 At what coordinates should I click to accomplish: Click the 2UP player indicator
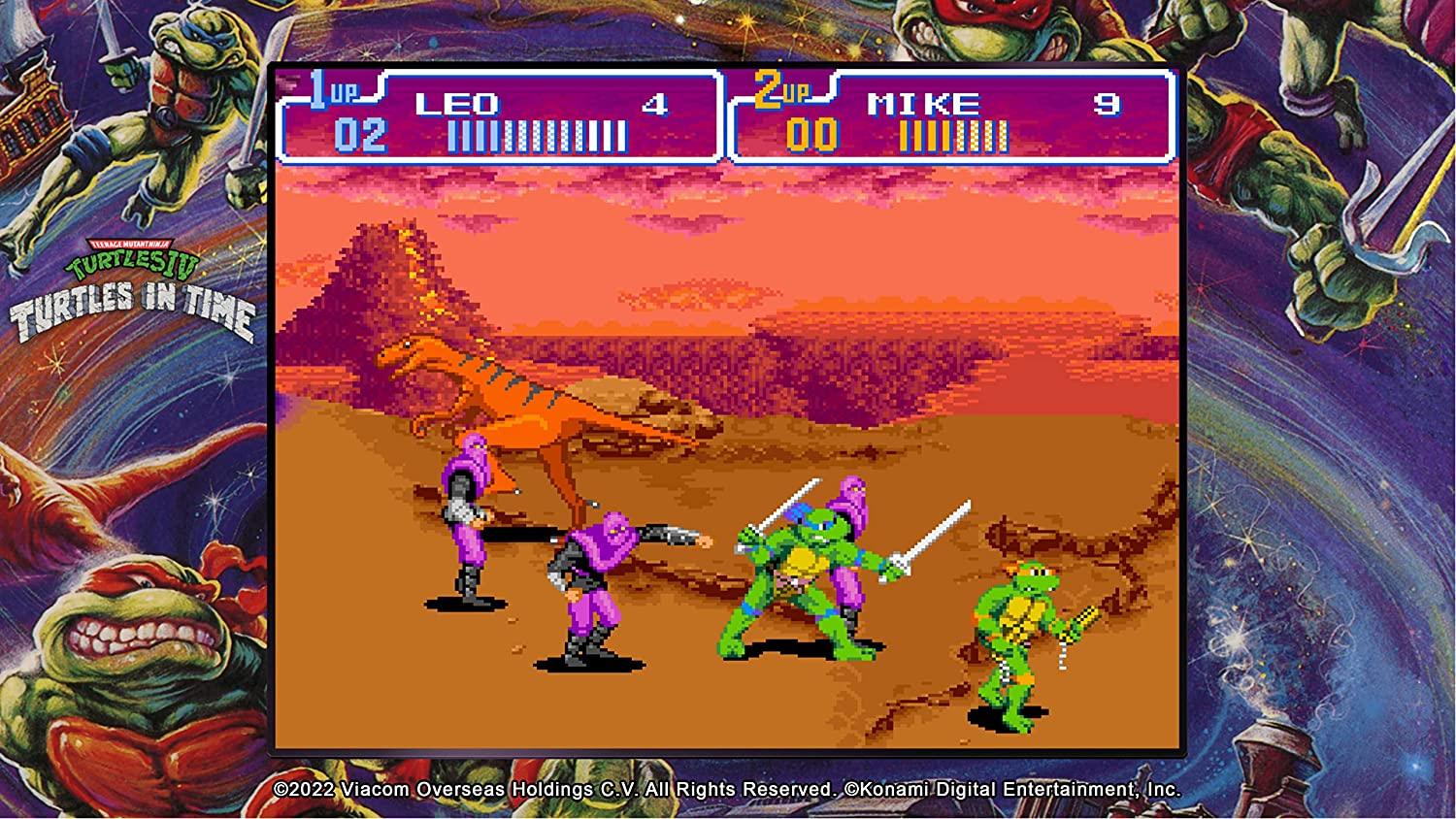tap(786, 87)
